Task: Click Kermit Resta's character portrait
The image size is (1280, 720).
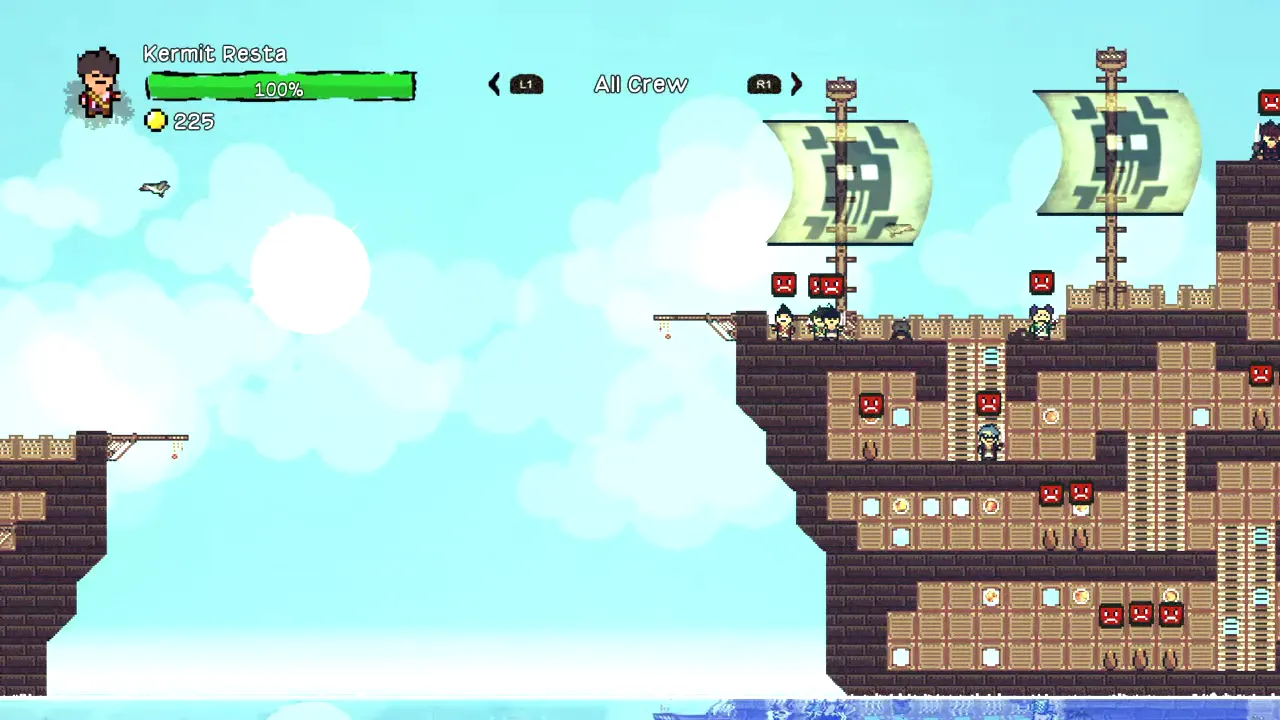Action: (99, 87)
